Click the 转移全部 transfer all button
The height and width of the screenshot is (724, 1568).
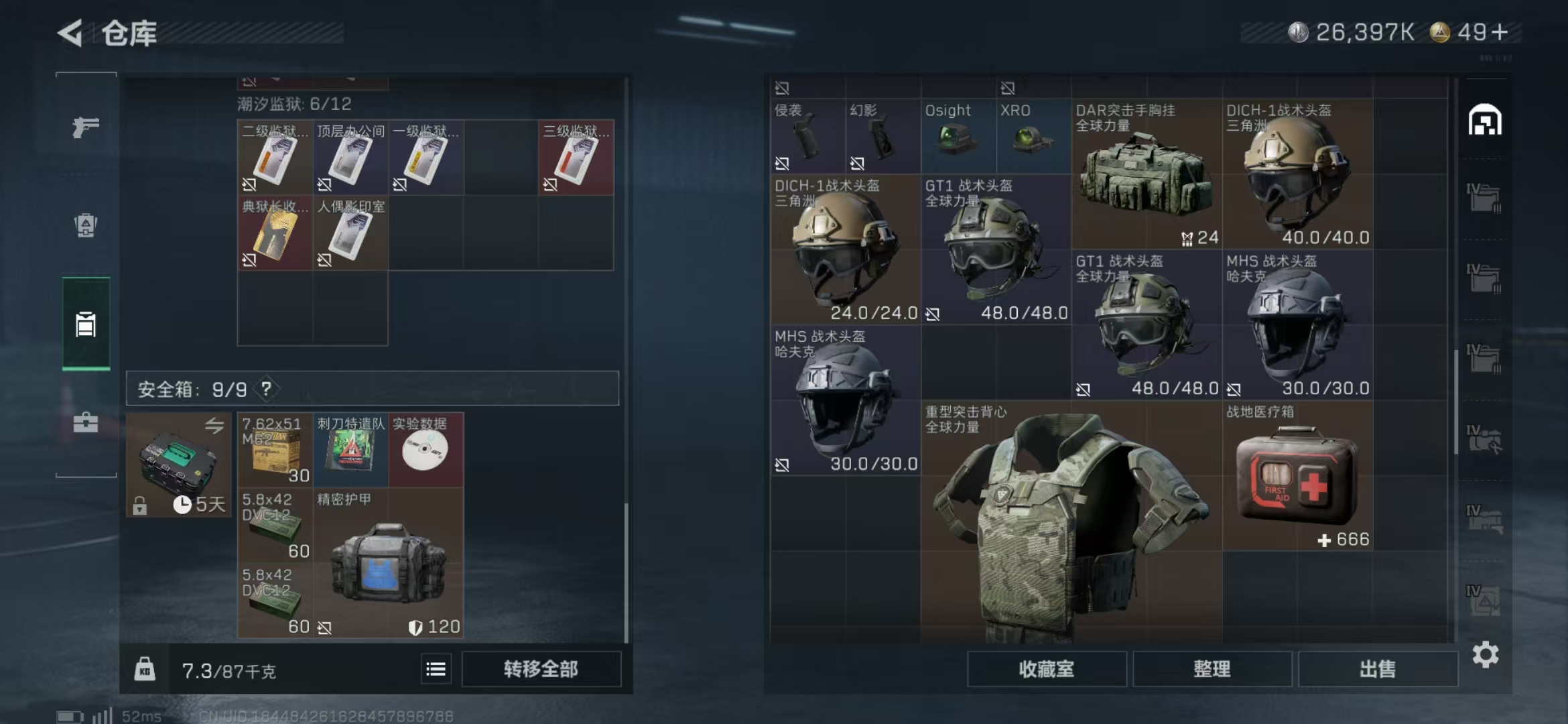[x=541, y=669]
